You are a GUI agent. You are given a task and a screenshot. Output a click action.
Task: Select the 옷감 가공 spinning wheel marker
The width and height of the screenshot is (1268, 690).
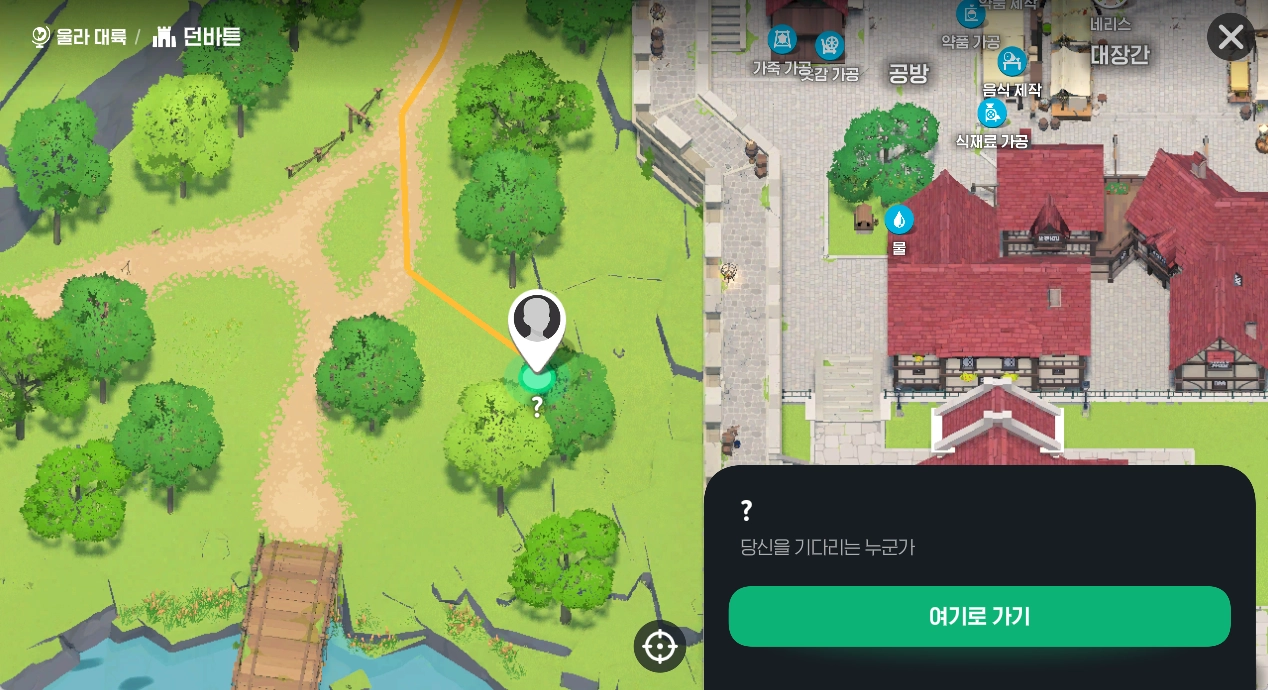click(x=829, y=46)
